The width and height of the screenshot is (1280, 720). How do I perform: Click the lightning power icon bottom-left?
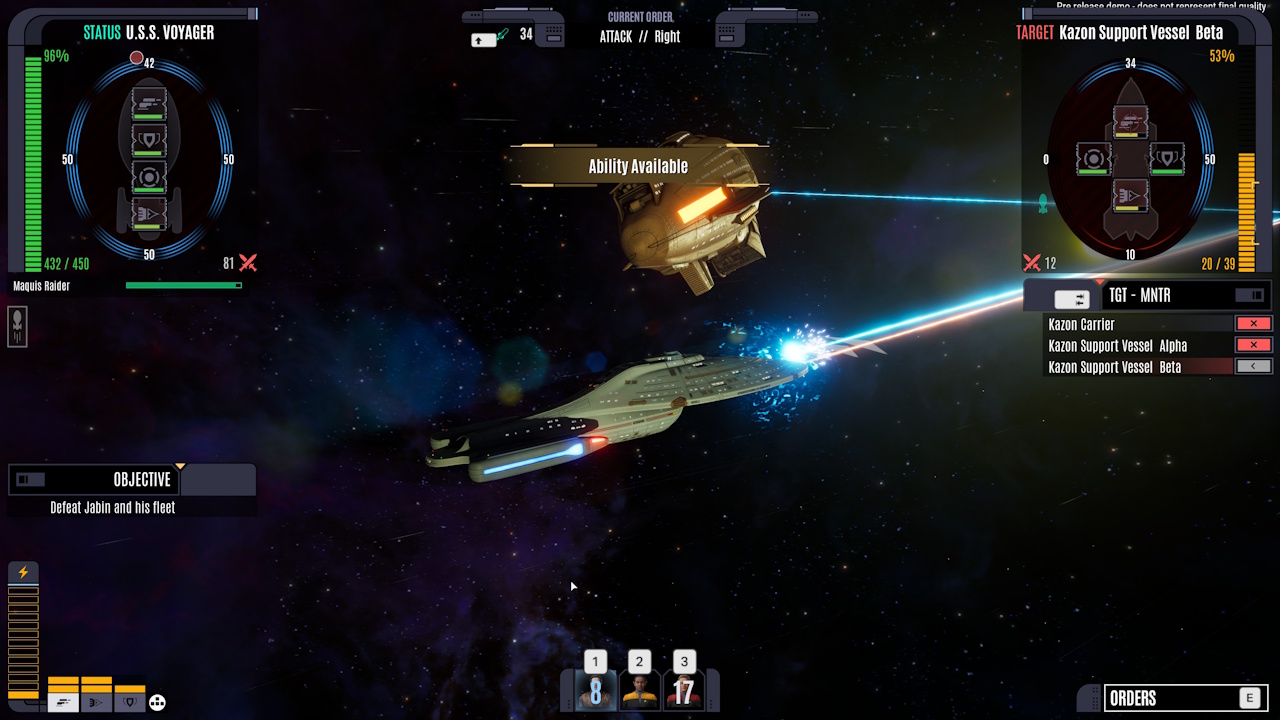coord(24,572)
